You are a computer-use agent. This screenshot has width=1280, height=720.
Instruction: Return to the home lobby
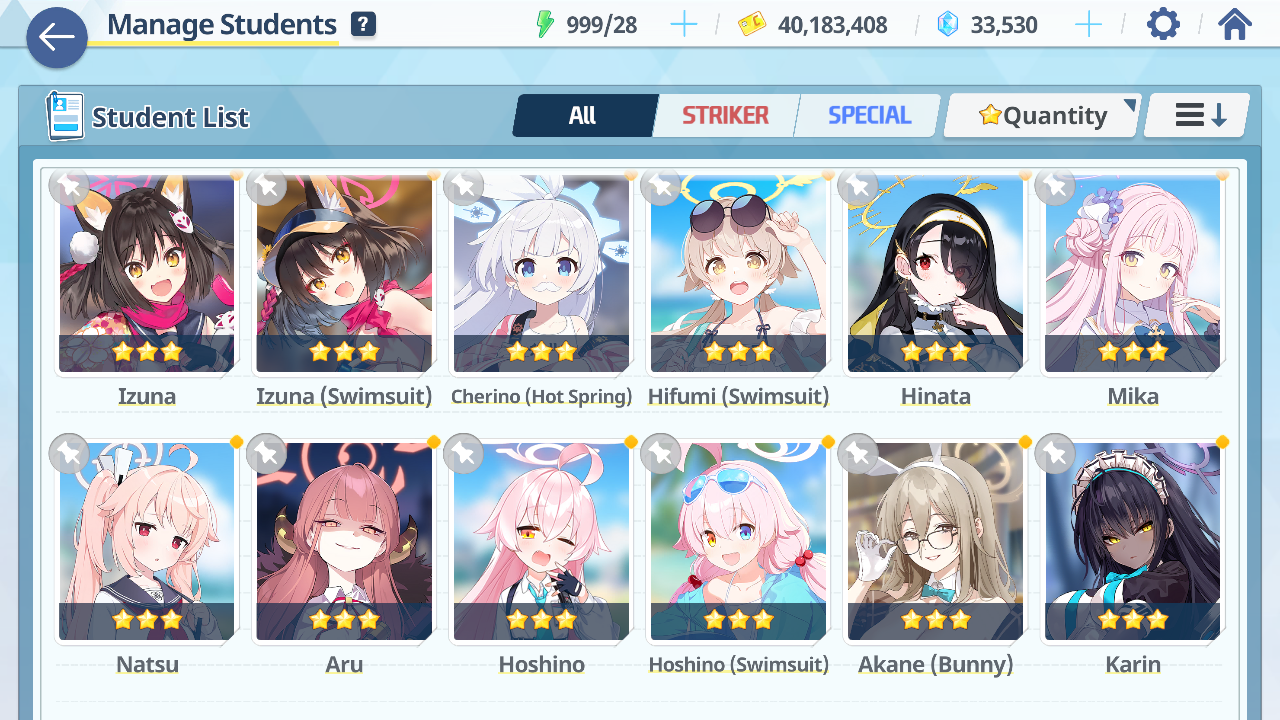(x=1235, y=24)
